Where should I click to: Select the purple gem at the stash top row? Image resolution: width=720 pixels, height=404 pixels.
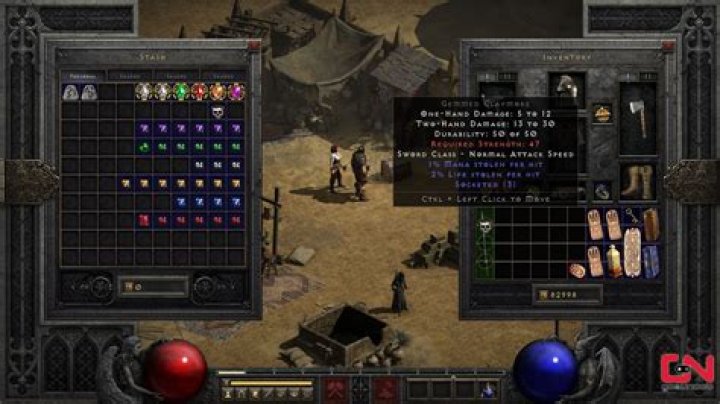point(236,92)
